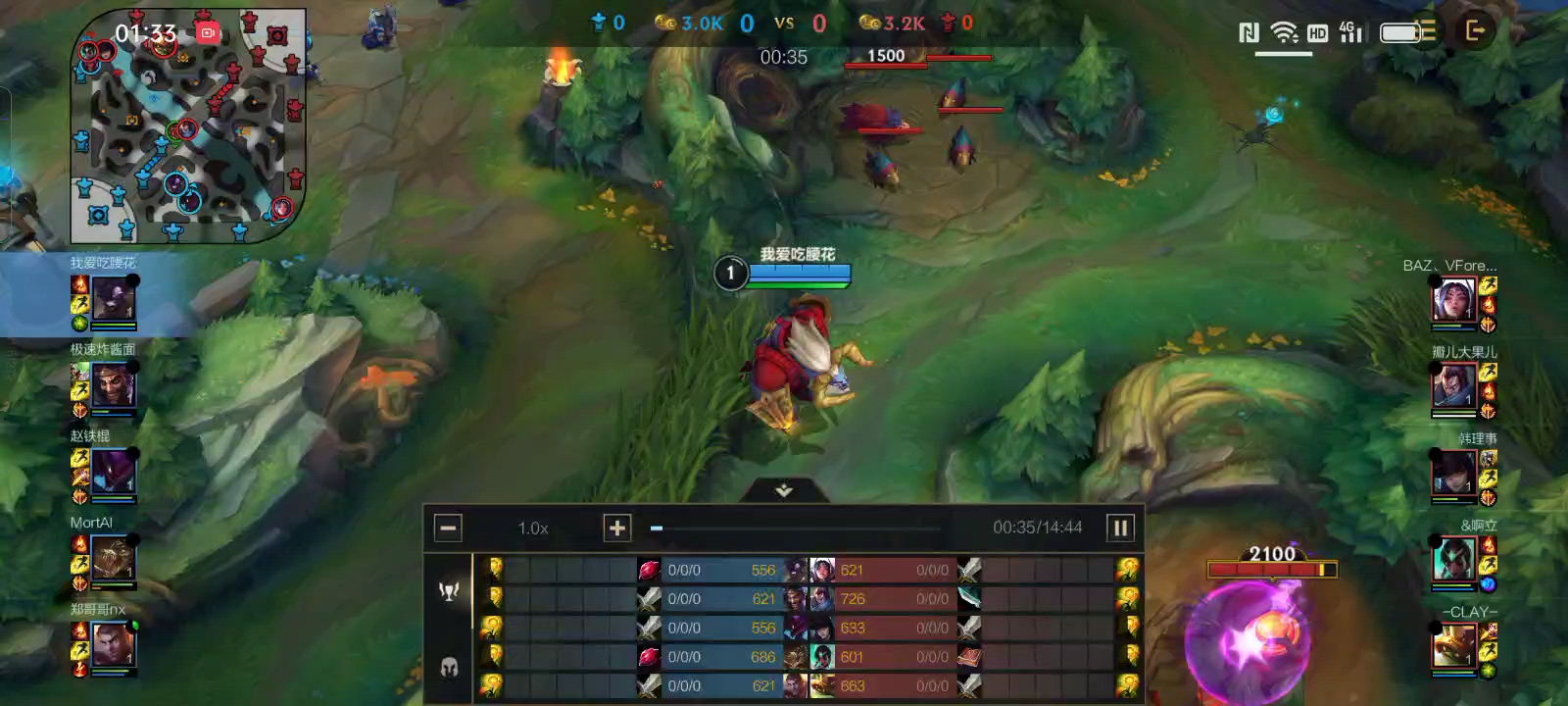The width and height of the screenshot is (1568, 706).
Task: Select player -CLAY-'s portrait
Action: (1453, 646)
